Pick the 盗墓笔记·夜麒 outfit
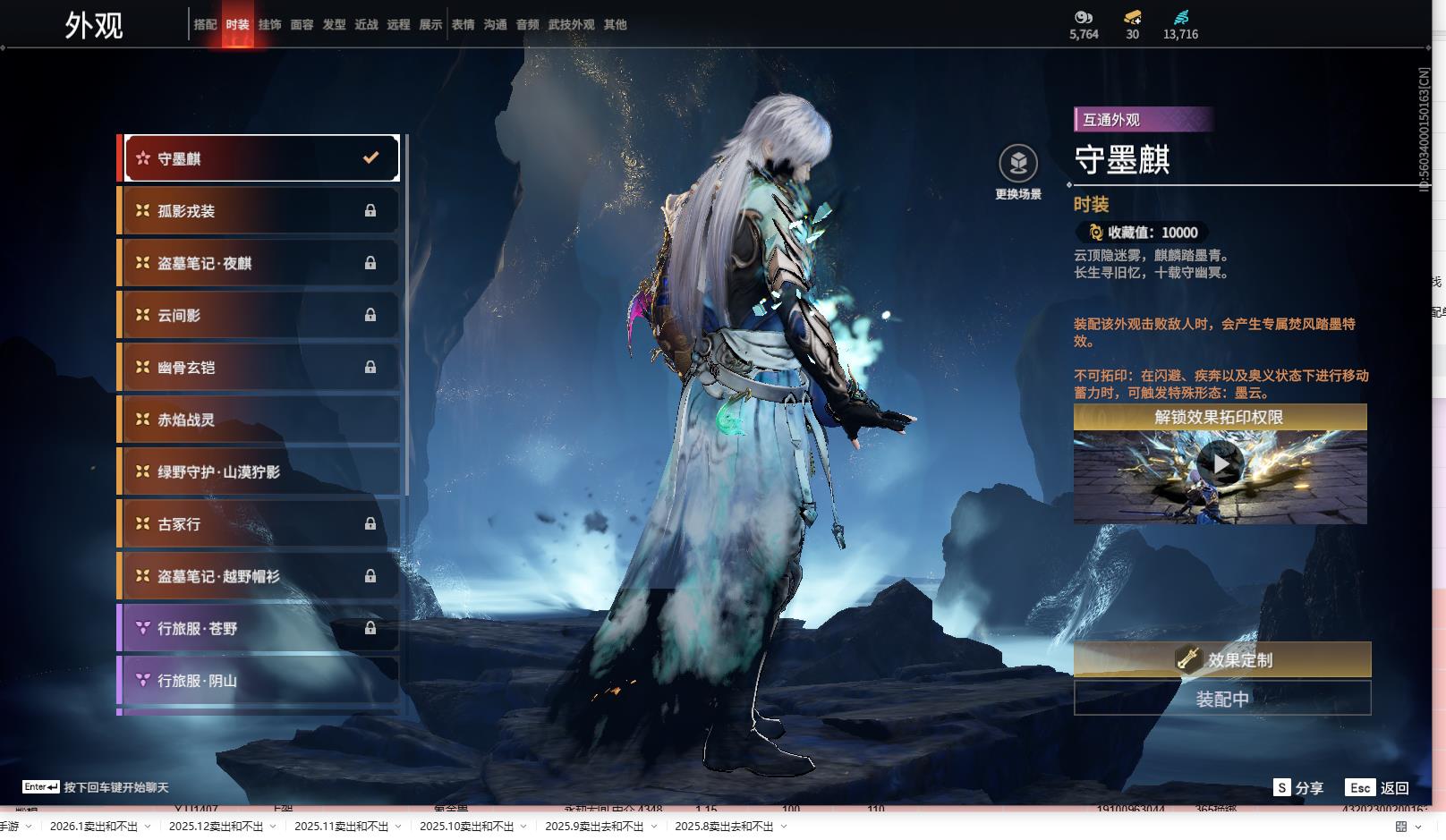Image resolution: width=1446 pixels, height=840 pixels. (x=260, y=263)
